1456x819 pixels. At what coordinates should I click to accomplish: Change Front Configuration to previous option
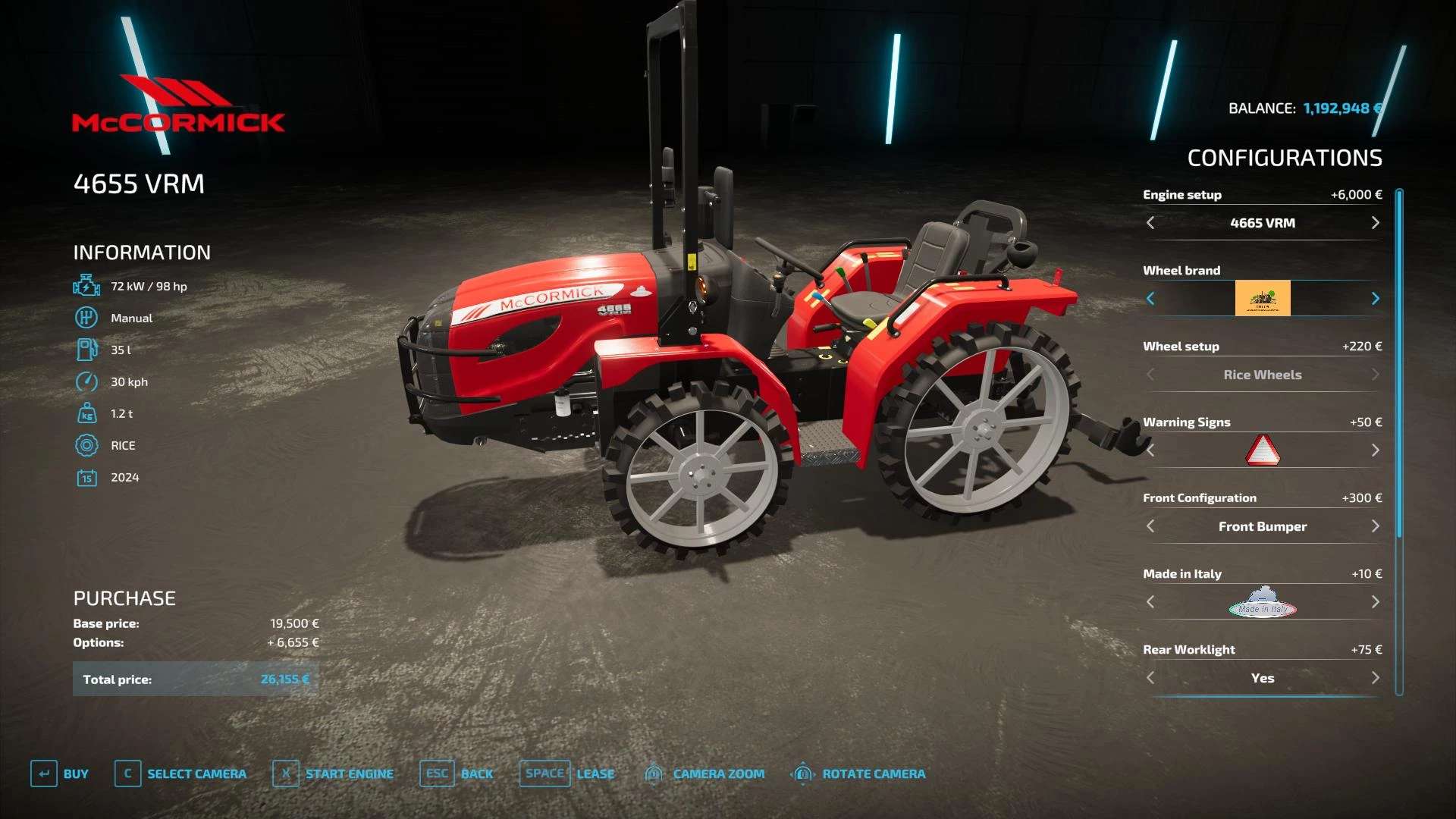[1150, 526]
